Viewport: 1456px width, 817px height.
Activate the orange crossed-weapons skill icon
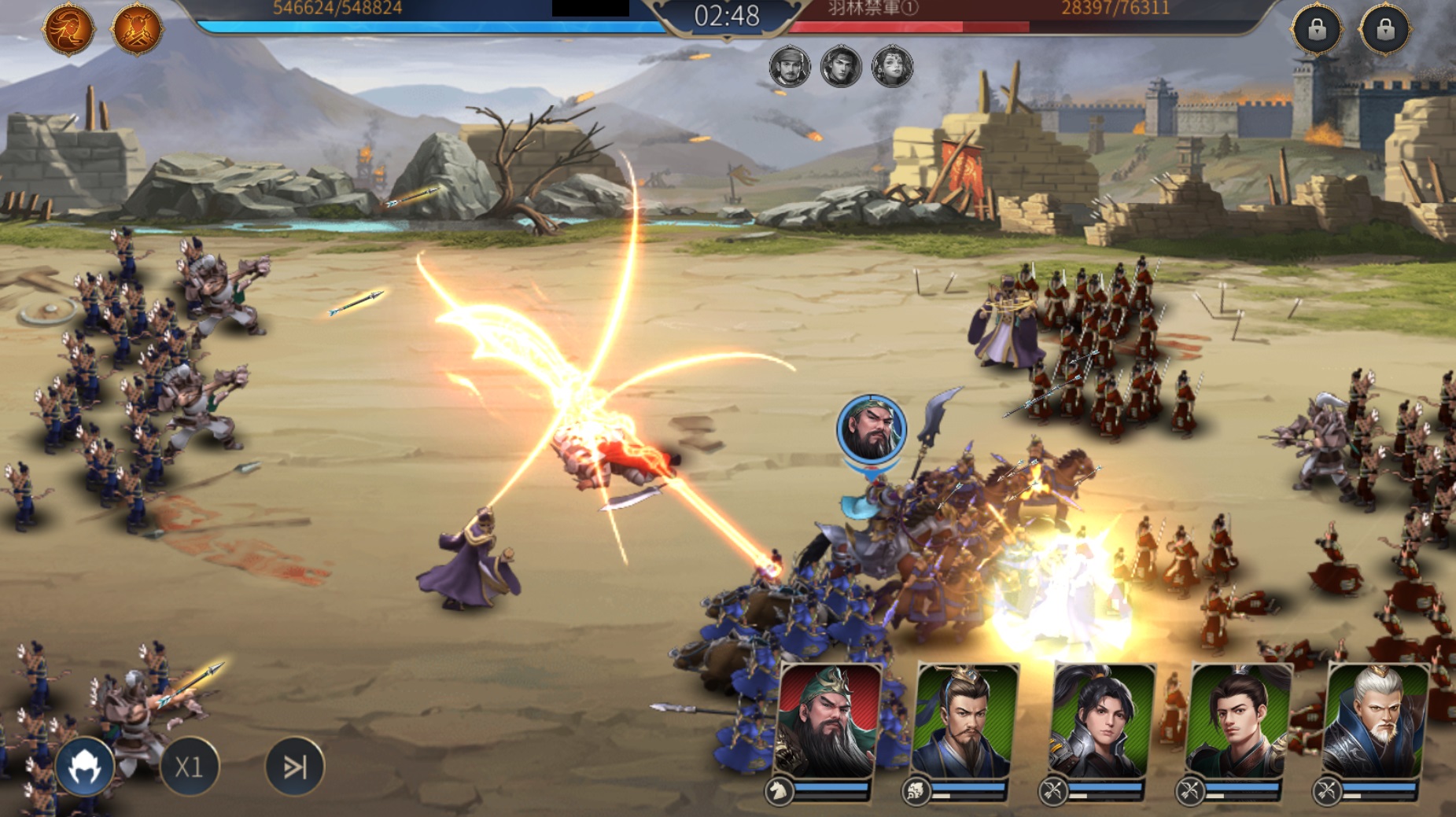click(138, 30)
